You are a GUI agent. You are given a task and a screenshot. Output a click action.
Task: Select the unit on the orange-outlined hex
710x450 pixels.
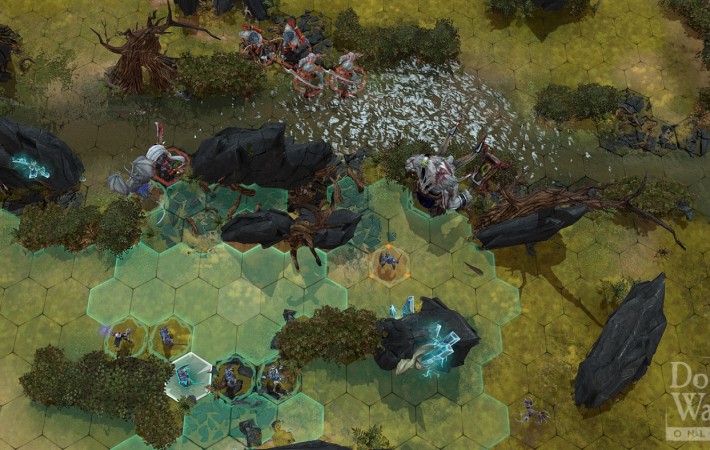point(388,262)
